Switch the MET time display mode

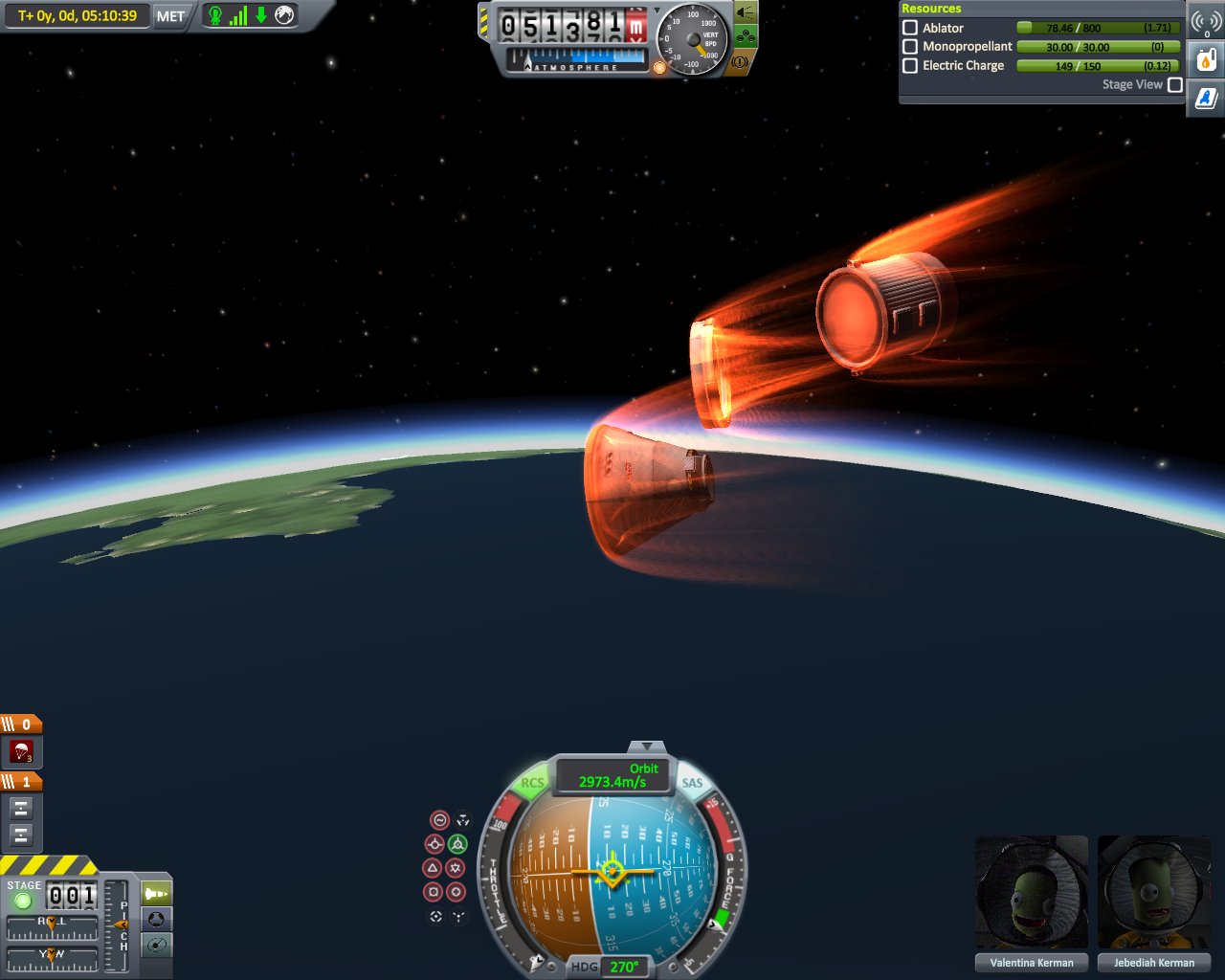pos(170,16)
